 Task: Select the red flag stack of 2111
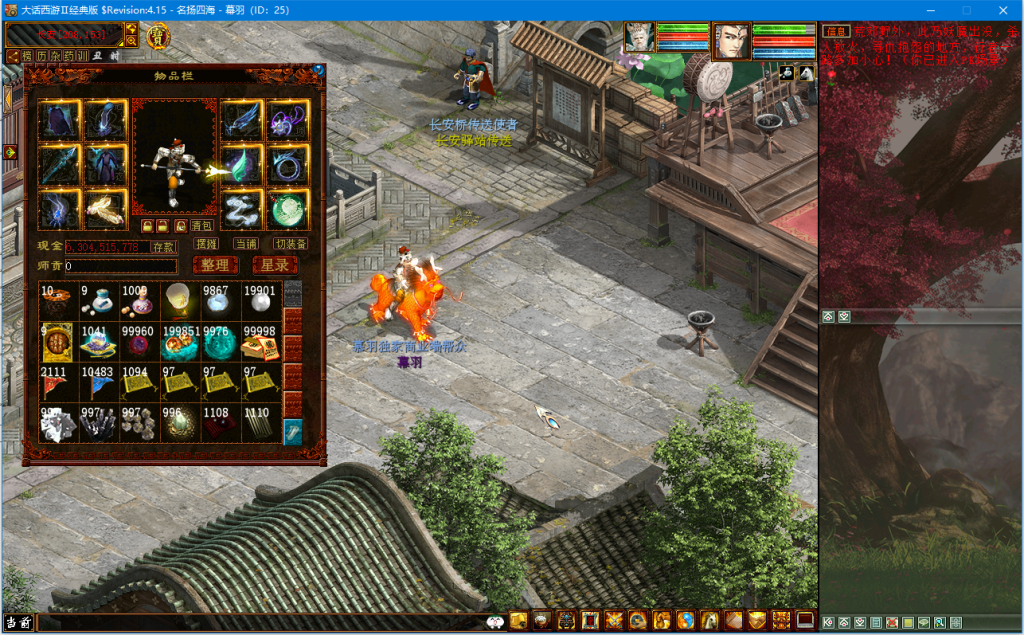(57, 382)
